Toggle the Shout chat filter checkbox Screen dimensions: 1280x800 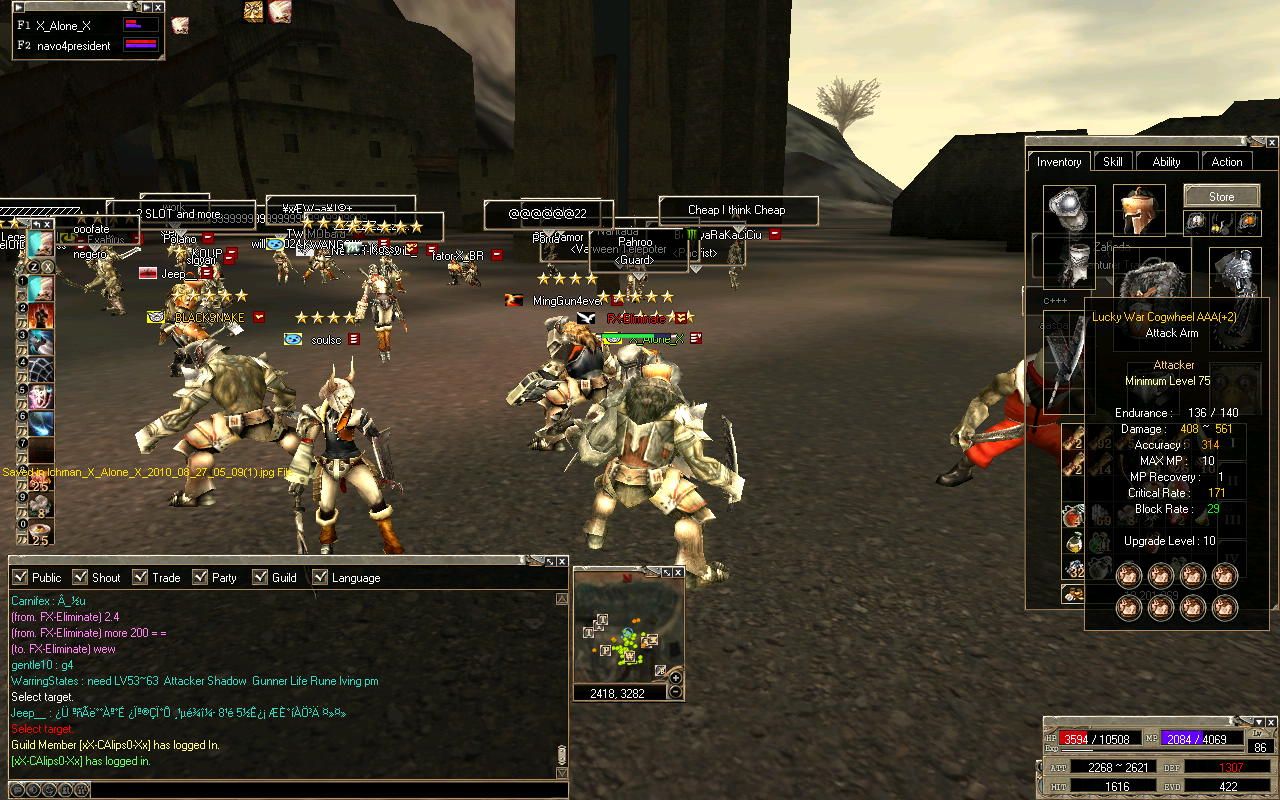coord(80,577)
